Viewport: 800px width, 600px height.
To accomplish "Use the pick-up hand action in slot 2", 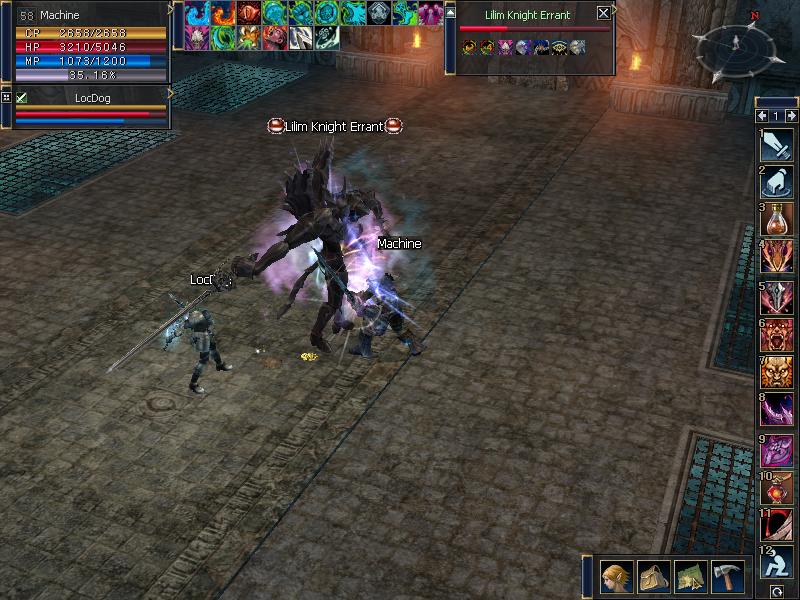I will pyautogui.click(x=777, y=183).
